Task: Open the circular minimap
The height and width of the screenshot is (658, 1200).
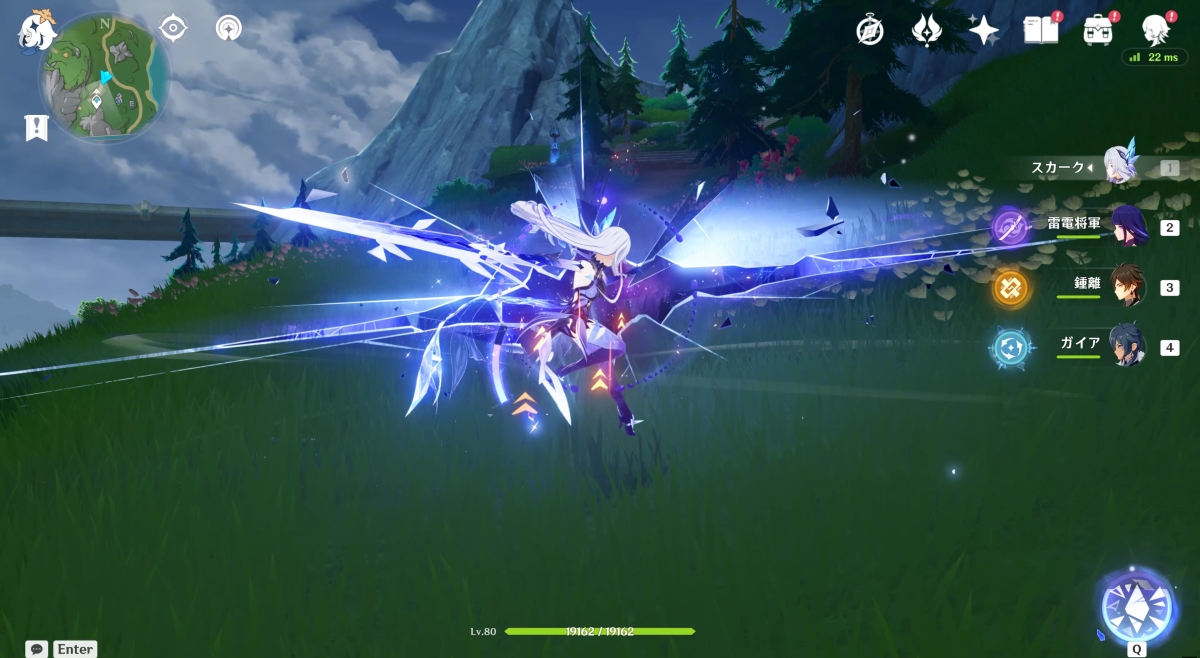Action: (103, 77)
